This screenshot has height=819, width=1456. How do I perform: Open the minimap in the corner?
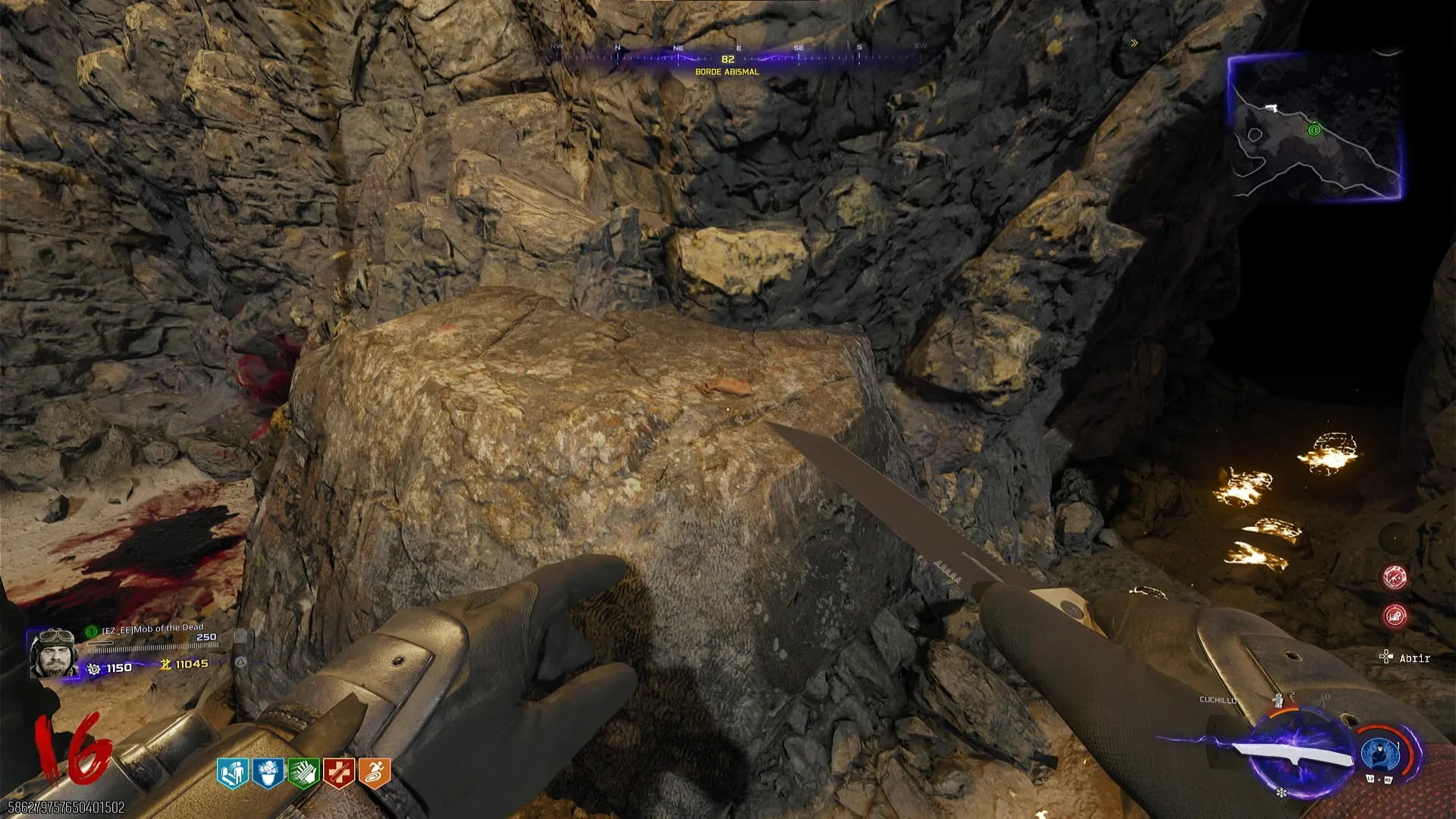coord(1314,127)
